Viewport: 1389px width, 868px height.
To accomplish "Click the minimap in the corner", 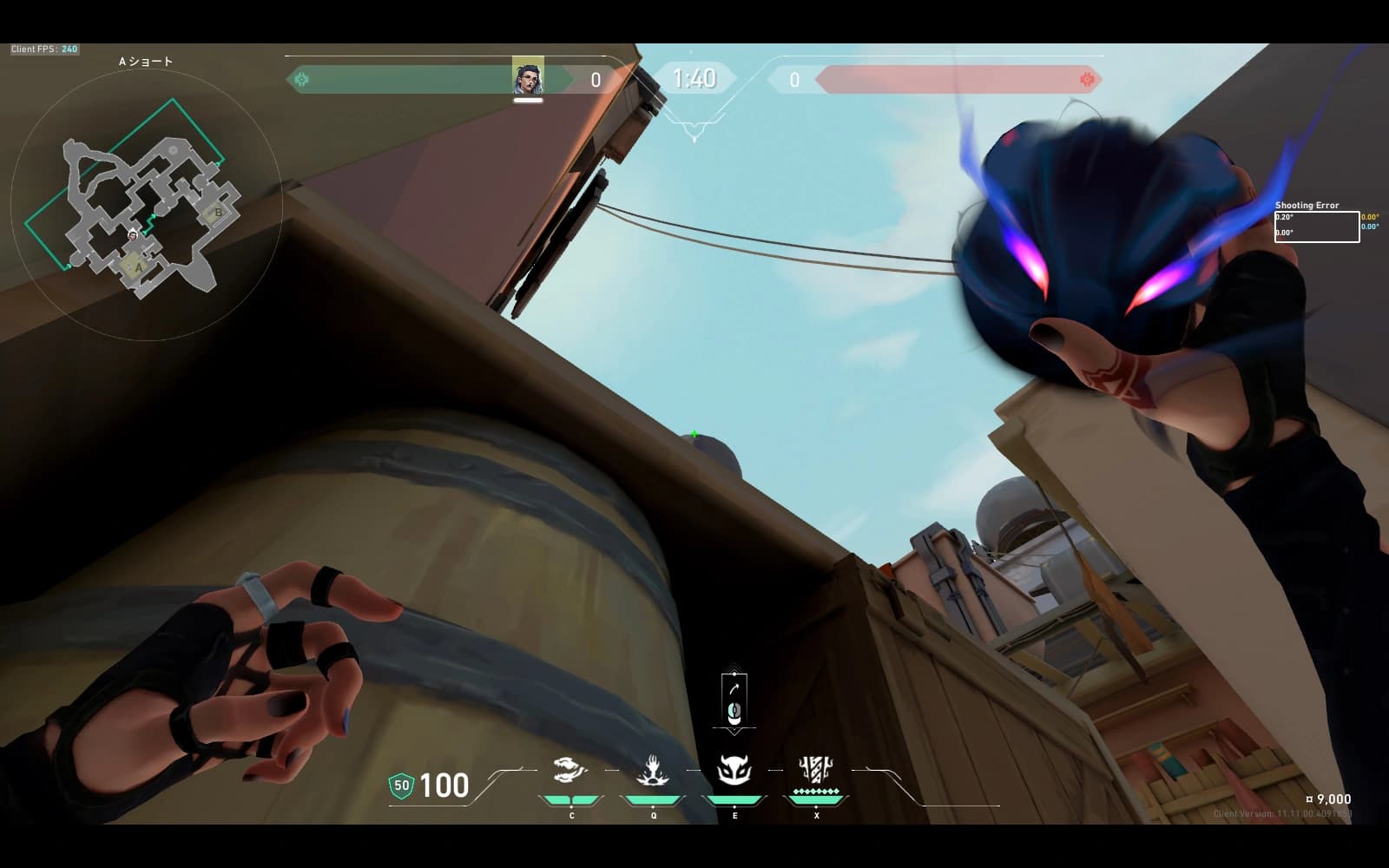I will click(146, 205).
